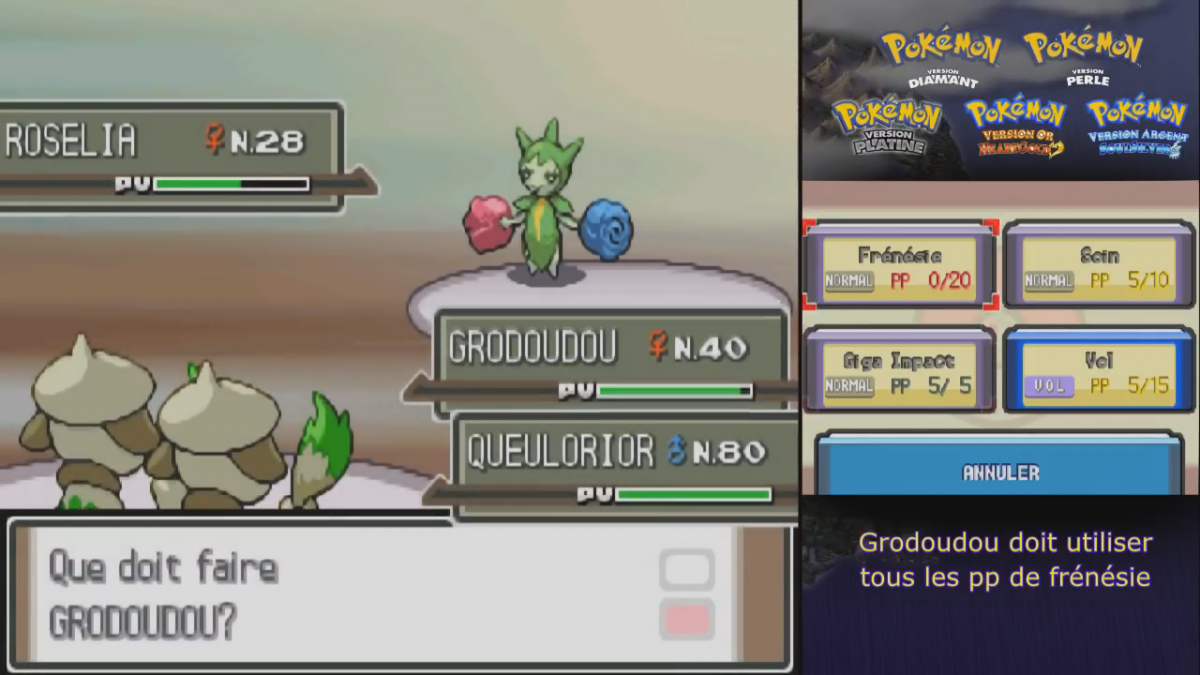
Task: Pick the Vol flying move
Action: pyautogui.click(x=1099, y=371)
